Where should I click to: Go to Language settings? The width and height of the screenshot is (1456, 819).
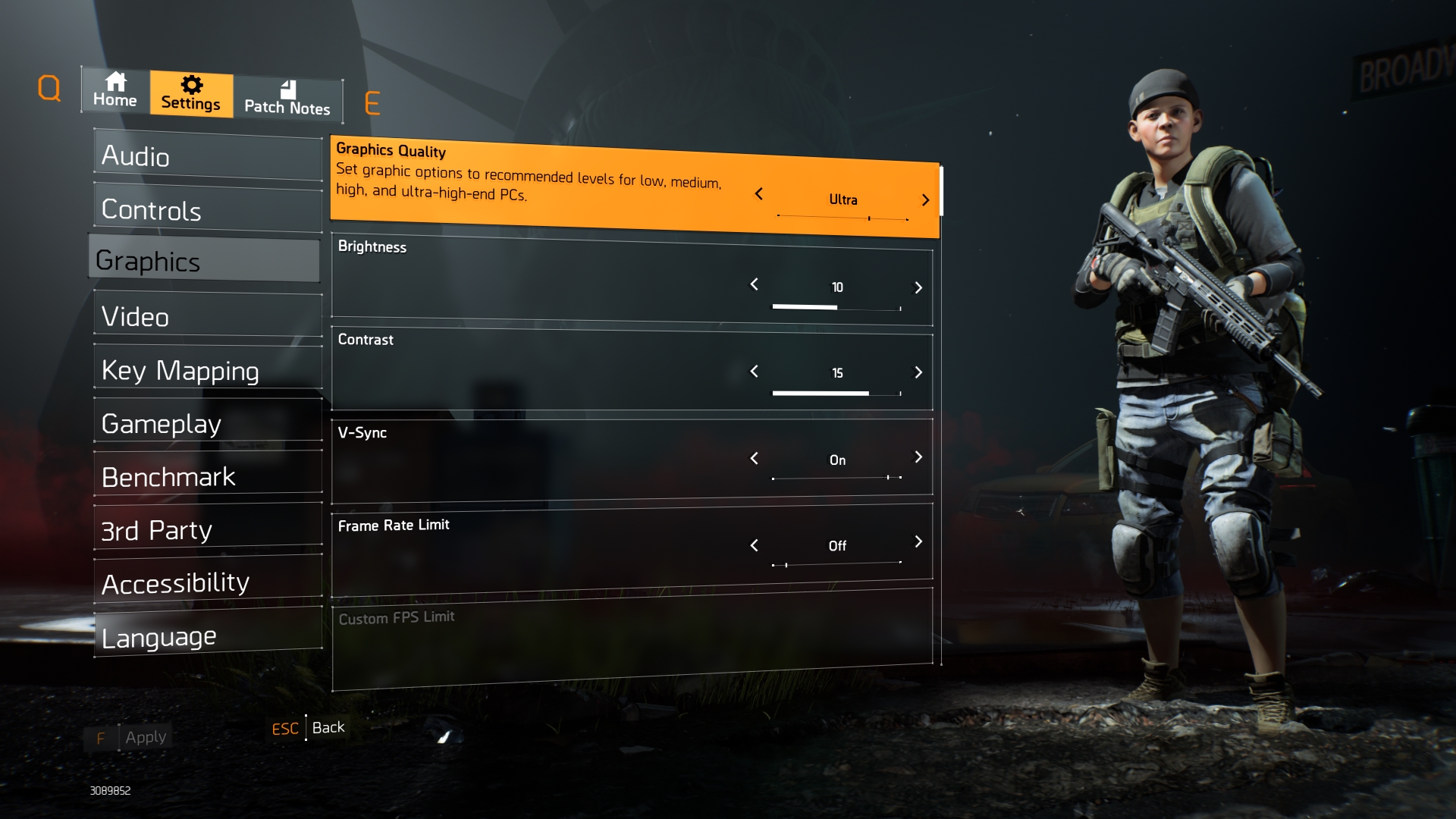[208, 636]
